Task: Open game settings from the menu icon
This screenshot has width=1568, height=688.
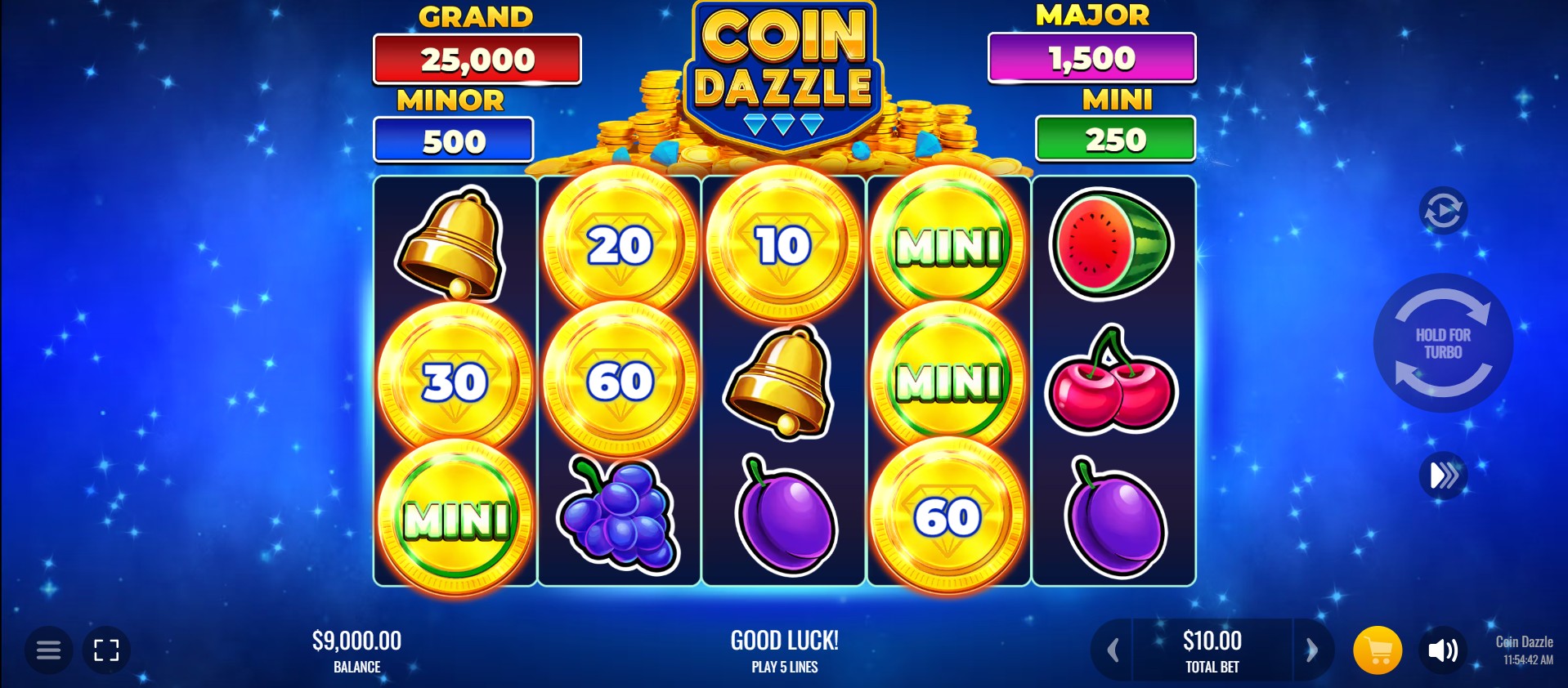Action: [x=48, y=650]
